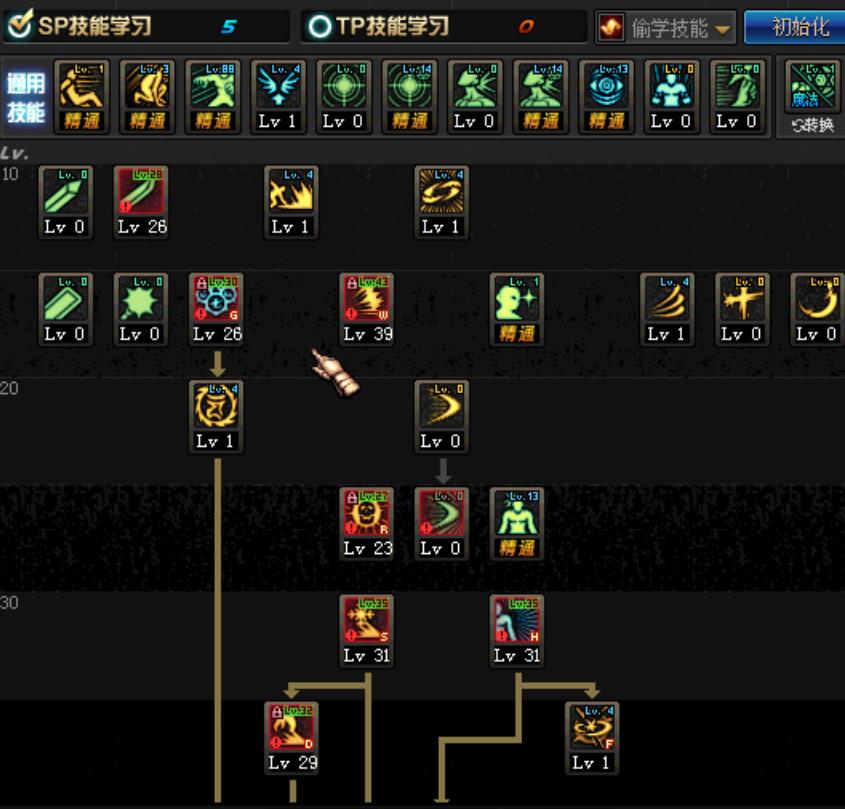This screenshot has width=845, height=809.
Task: Choose the Lv 39 skill bound to W
Action: point(367,300)
